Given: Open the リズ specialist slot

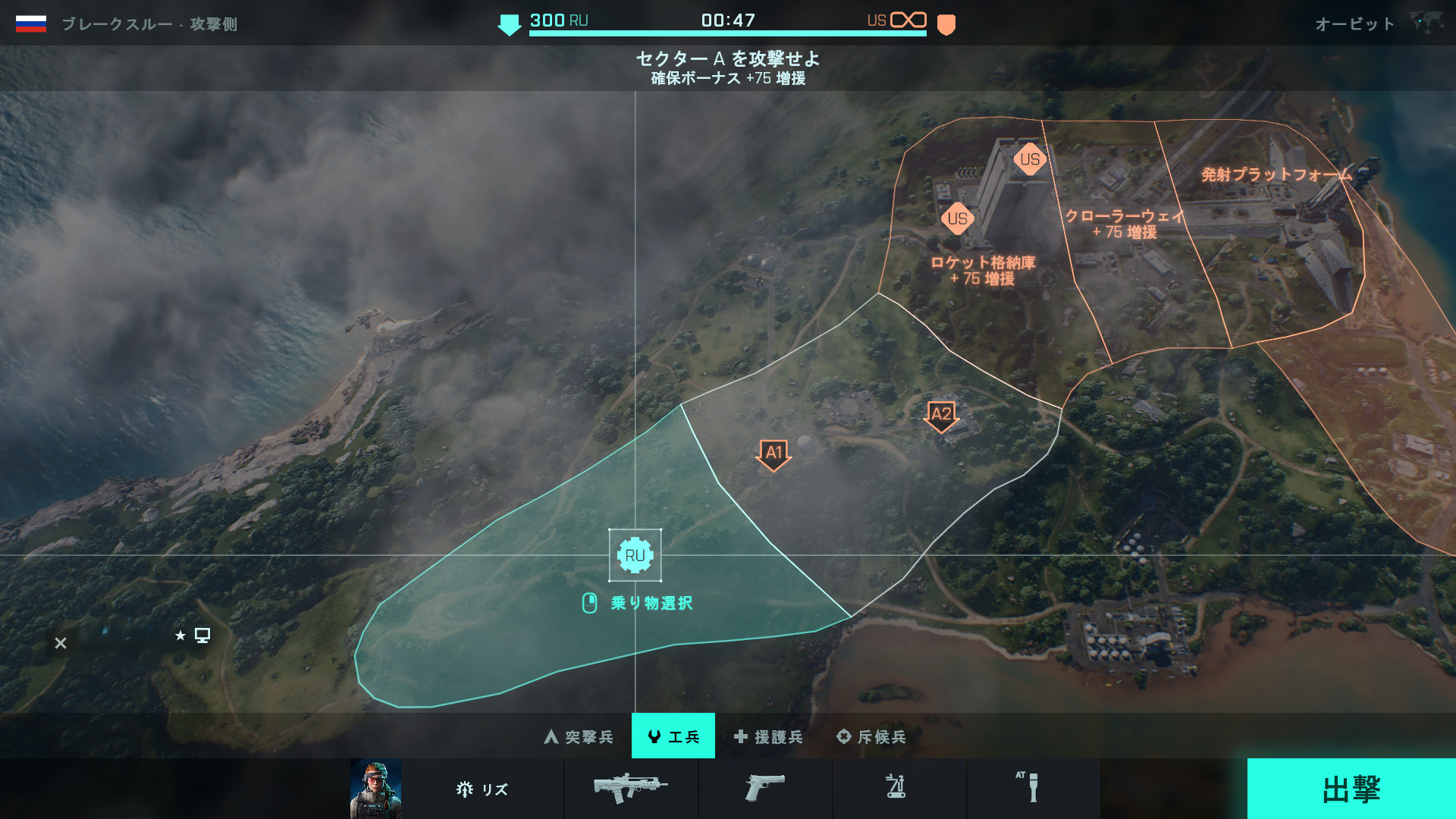Looking at the screenshot, I should [x=482, y=789].
